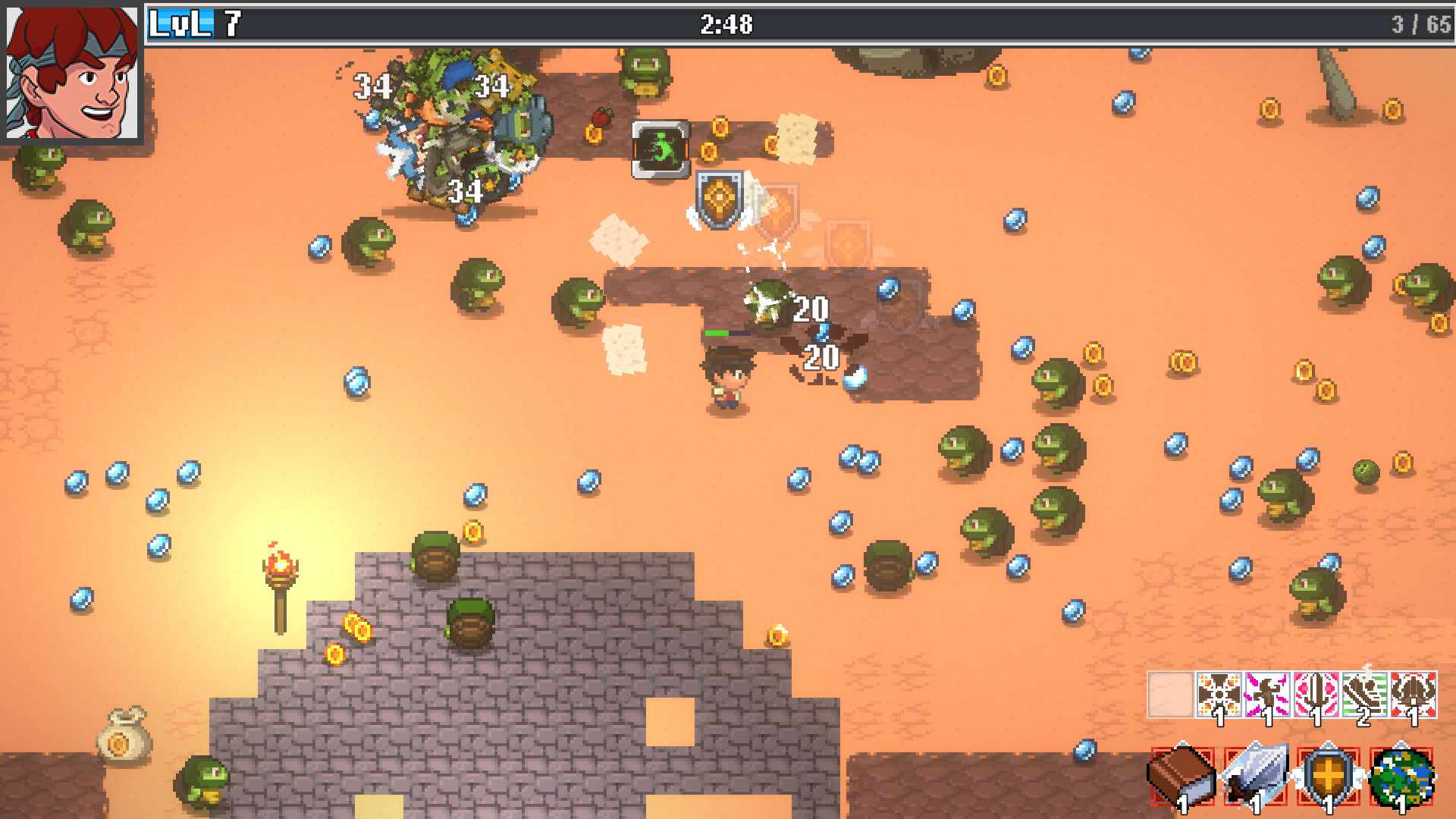Click the golden shield pickup above the player
The image size is (1456, 819).
click(720, 199)
